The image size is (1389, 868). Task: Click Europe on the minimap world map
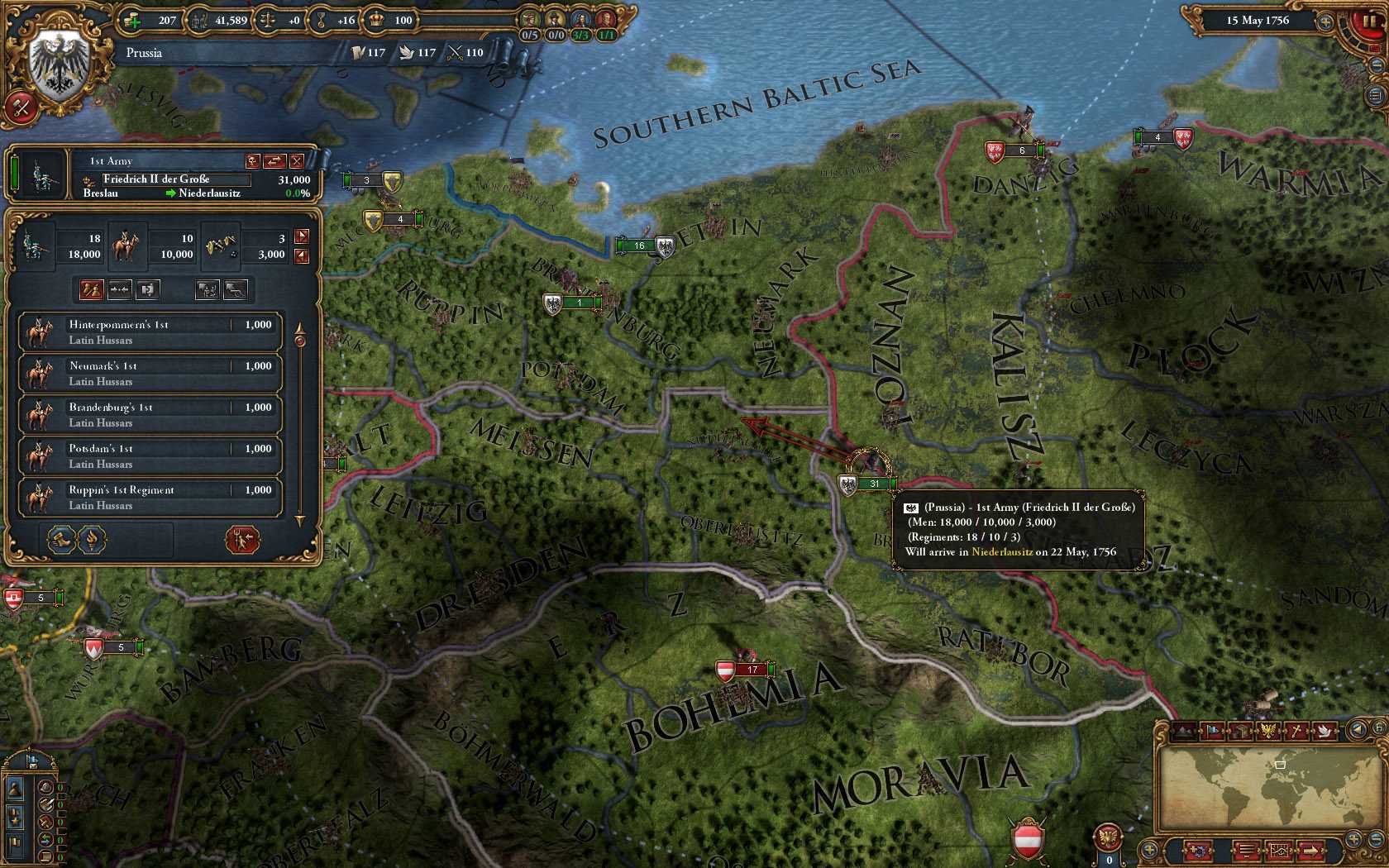pos(1280,766)
